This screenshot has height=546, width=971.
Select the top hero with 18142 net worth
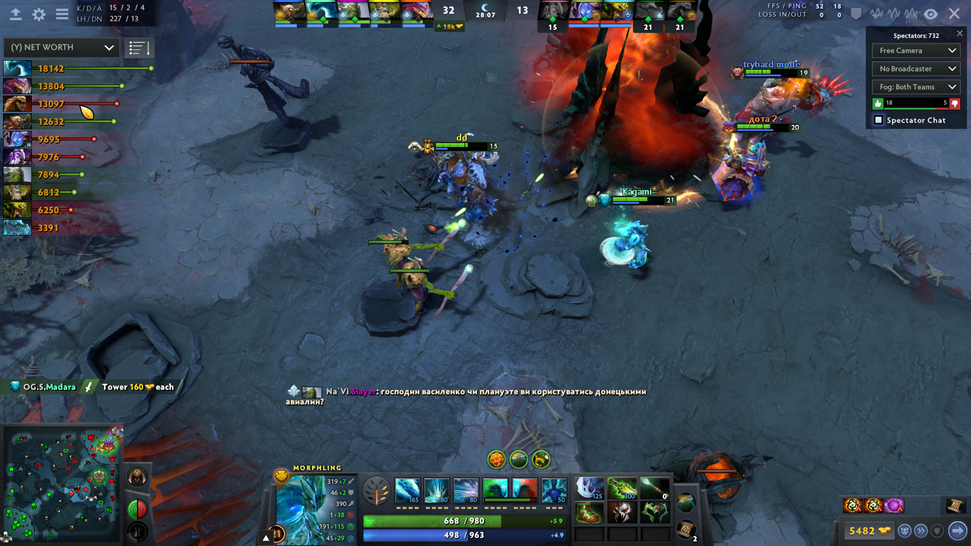click(17, 68)
